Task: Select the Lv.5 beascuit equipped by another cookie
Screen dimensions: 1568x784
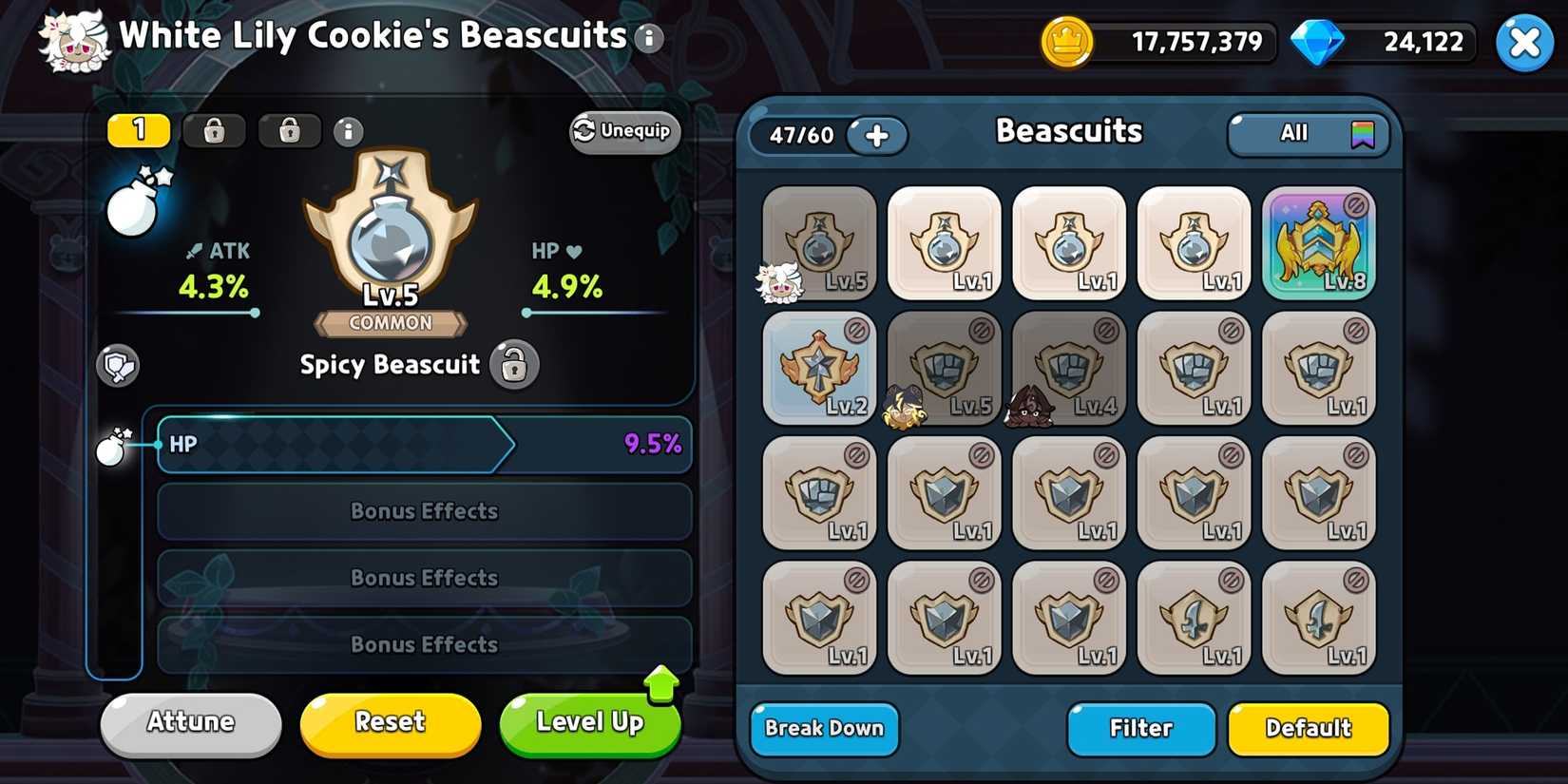Action: [944, 368]
